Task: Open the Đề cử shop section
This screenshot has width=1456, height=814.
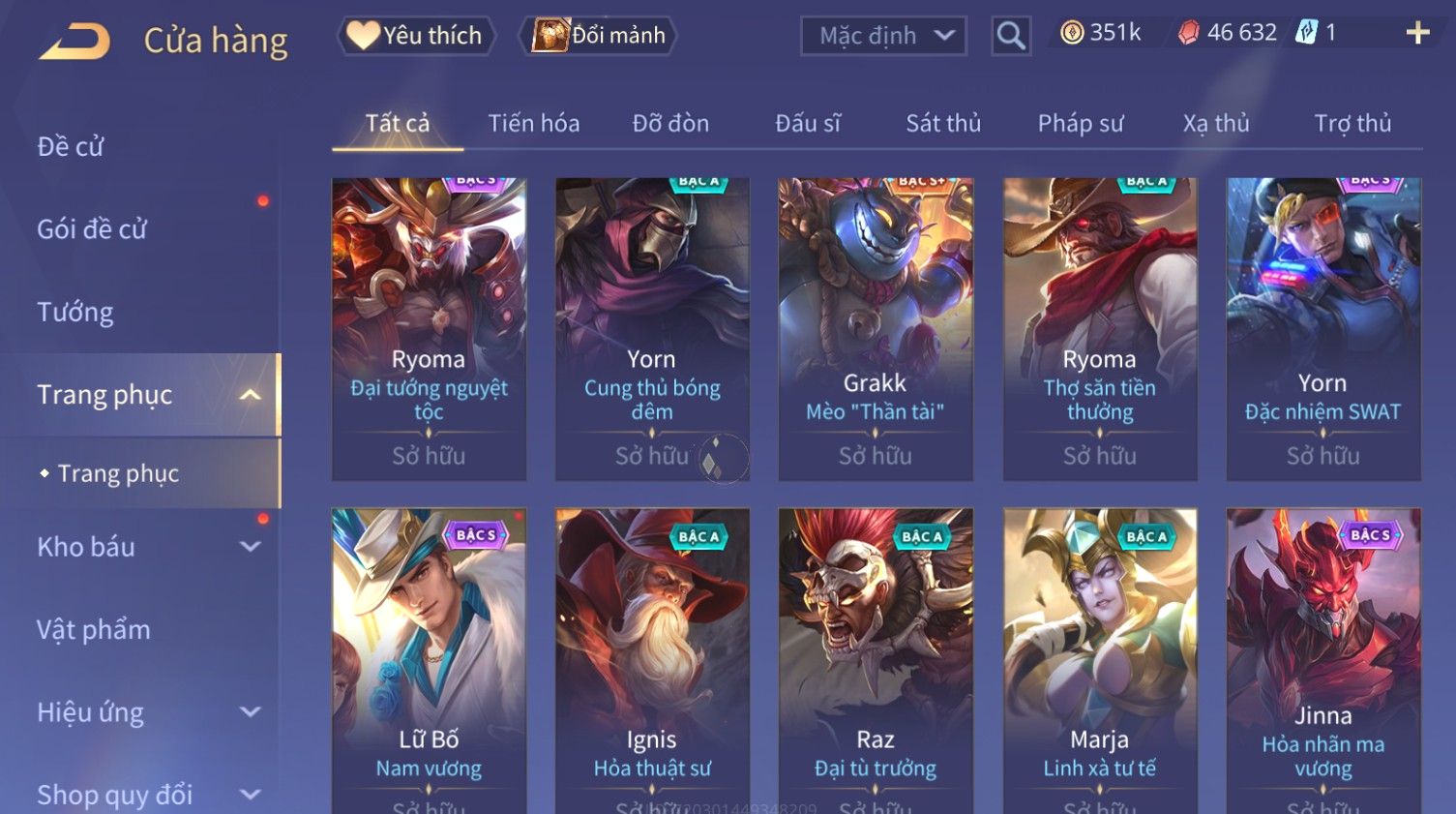Action: [71, 146]
